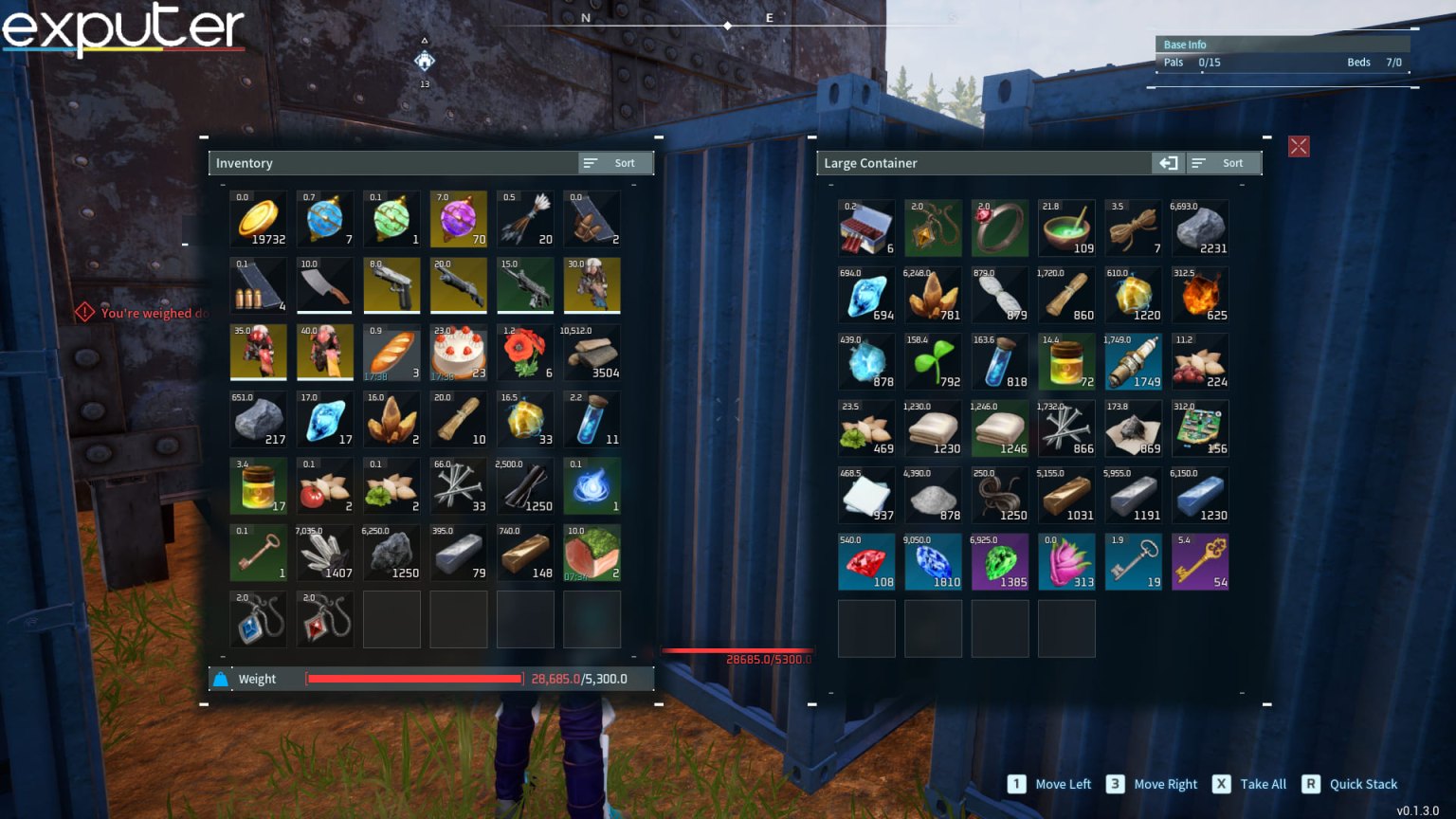
Task: Click the highlighted spark plug in Large Container
Action: (1133, 361)
